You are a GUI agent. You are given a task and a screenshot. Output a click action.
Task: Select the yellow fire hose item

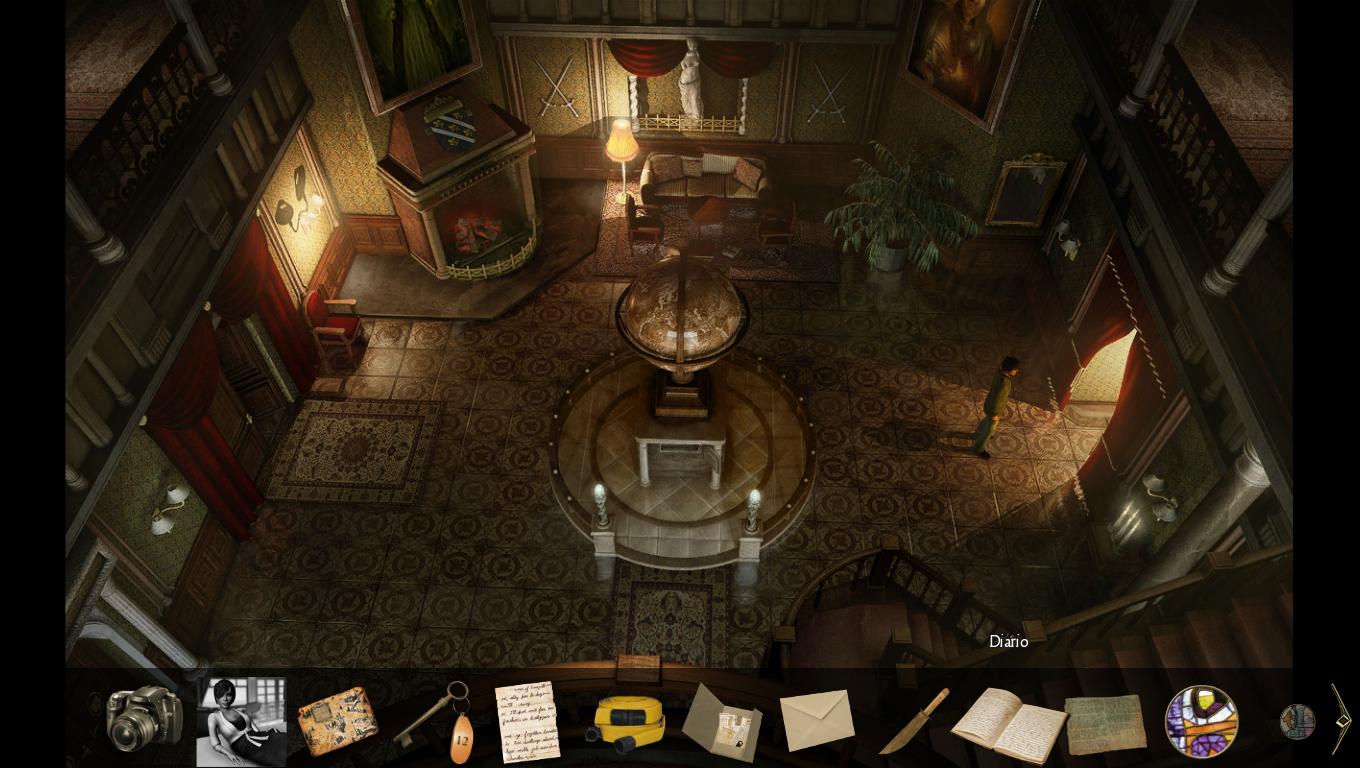pos(626,723)
